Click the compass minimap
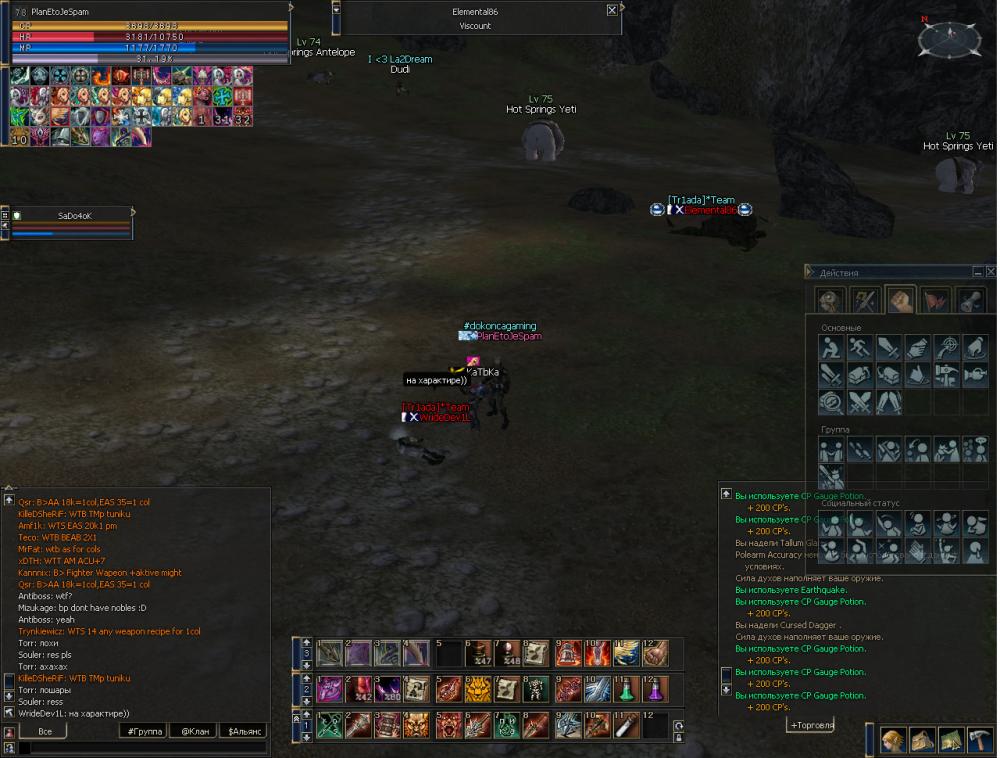This screenshot has height=758, width=1000. click(x=948, y=39)
